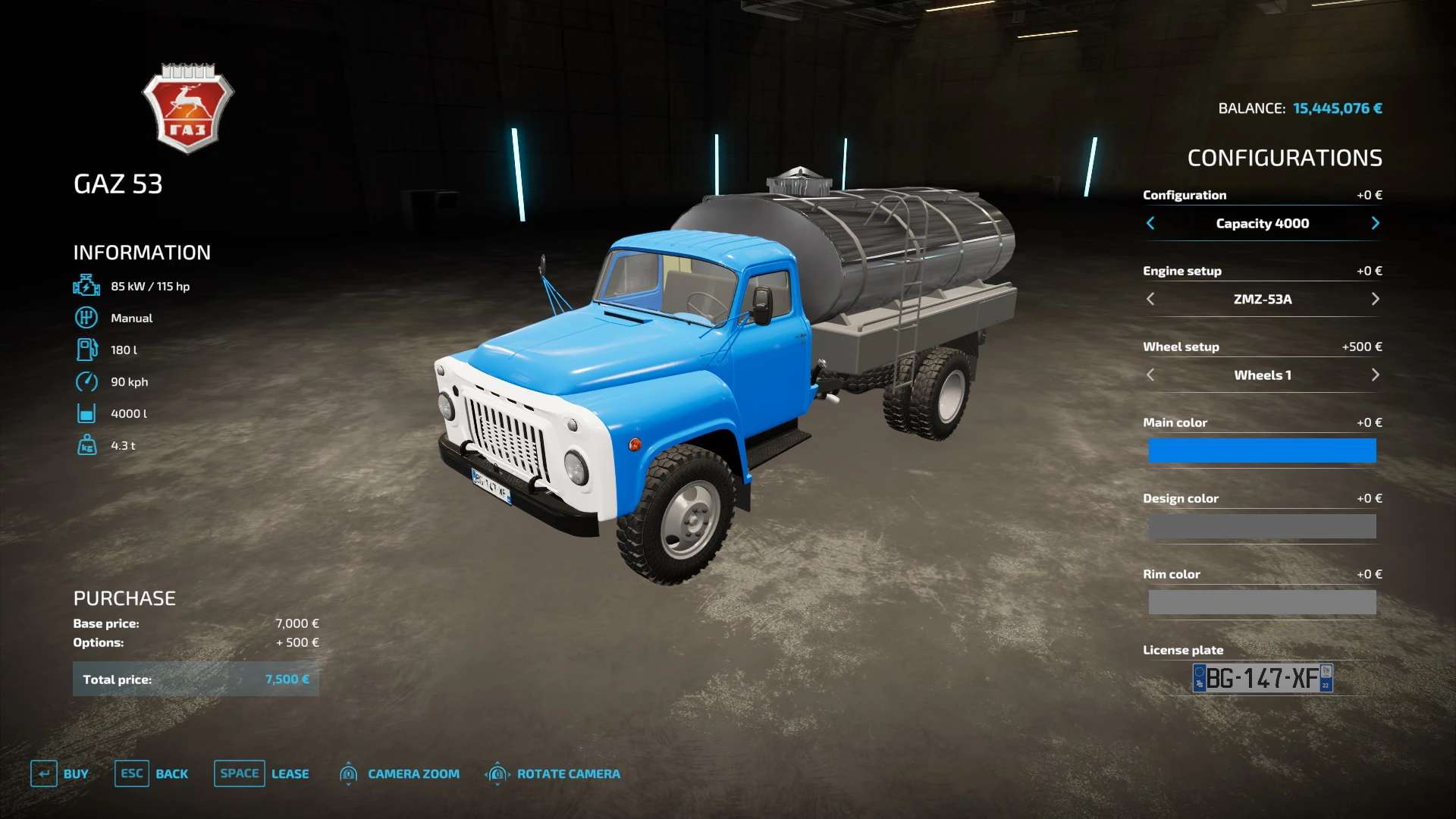Screen dimensions: 1456x819
Task: Choose previous Wheel setup option
Action: [1150, 375]
